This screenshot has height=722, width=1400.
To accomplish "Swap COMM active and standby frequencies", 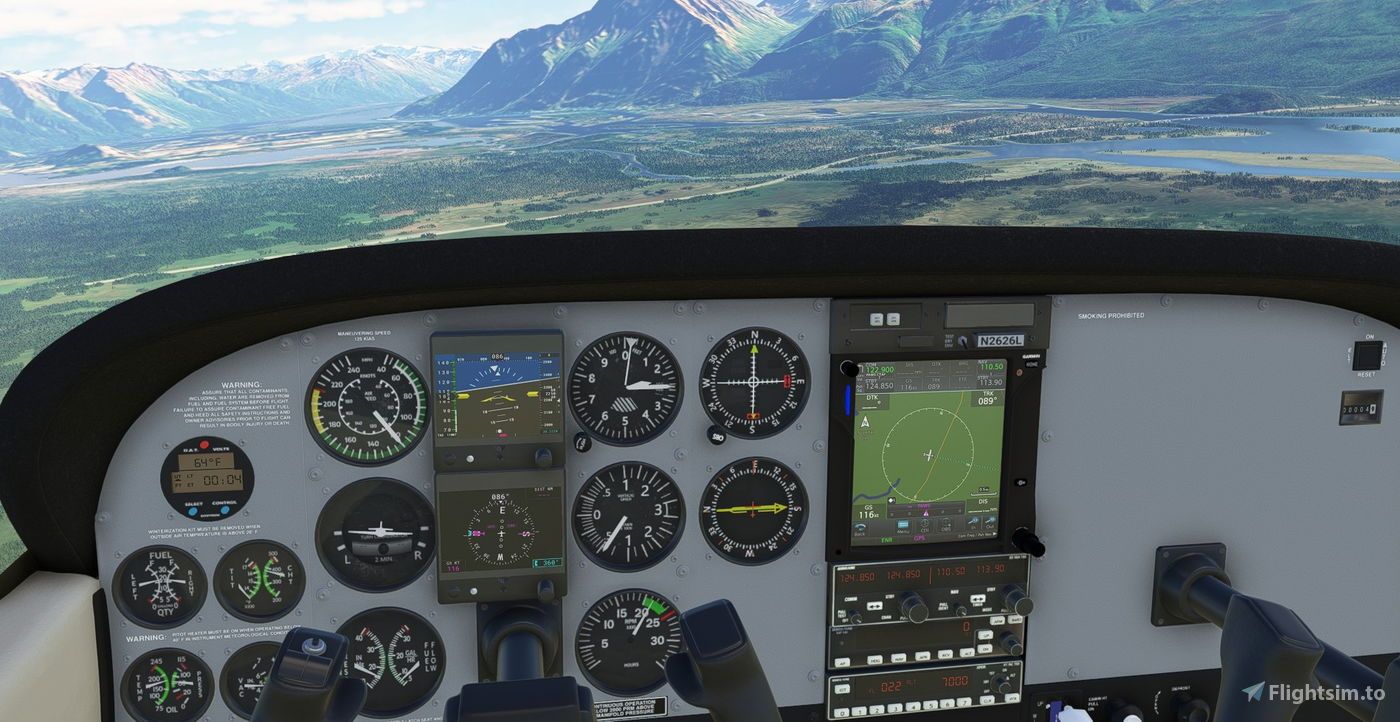I will tap(874, 606).
